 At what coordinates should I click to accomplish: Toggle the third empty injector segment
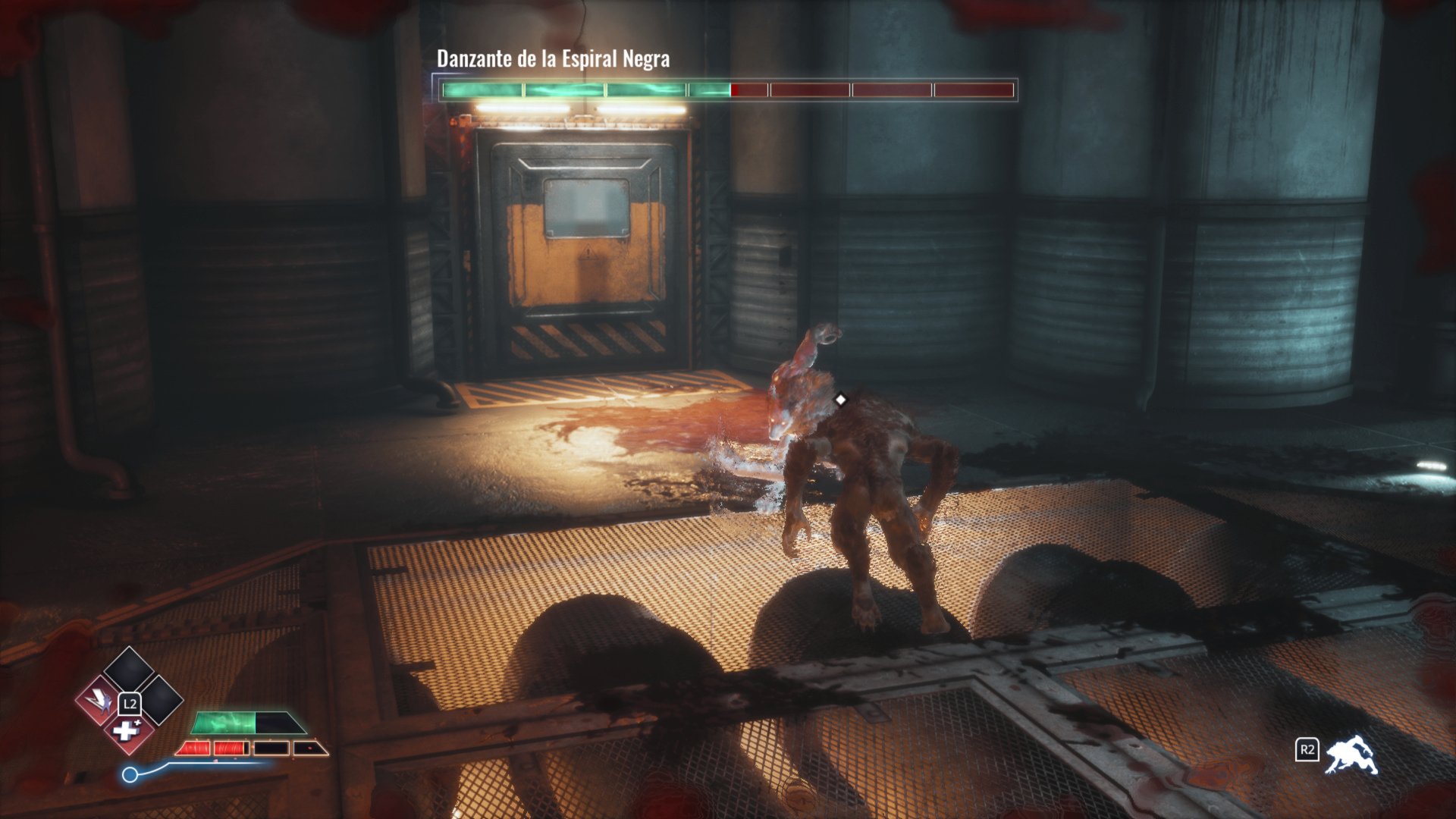[x=271, y=749]
